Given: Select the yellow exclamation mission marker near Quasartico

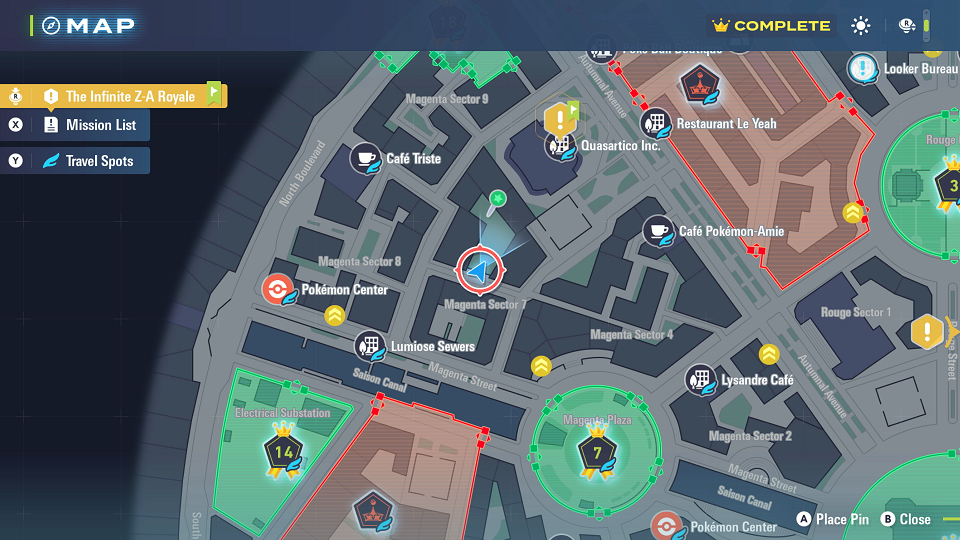Looking at the screenshot, I should pos(558,119).
